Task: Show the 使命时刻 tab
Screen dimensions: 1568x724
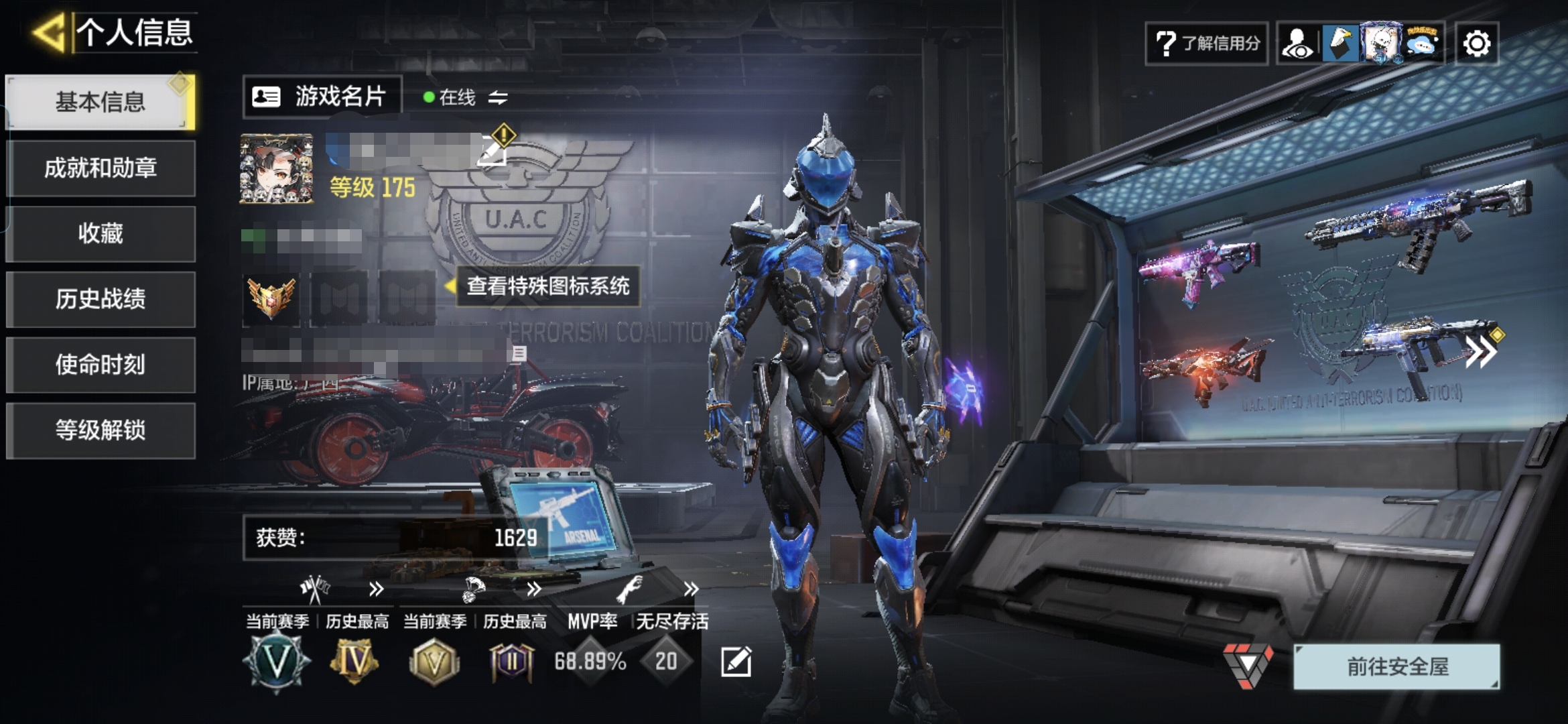Action: pyautogui.click(x=101, y=365)
